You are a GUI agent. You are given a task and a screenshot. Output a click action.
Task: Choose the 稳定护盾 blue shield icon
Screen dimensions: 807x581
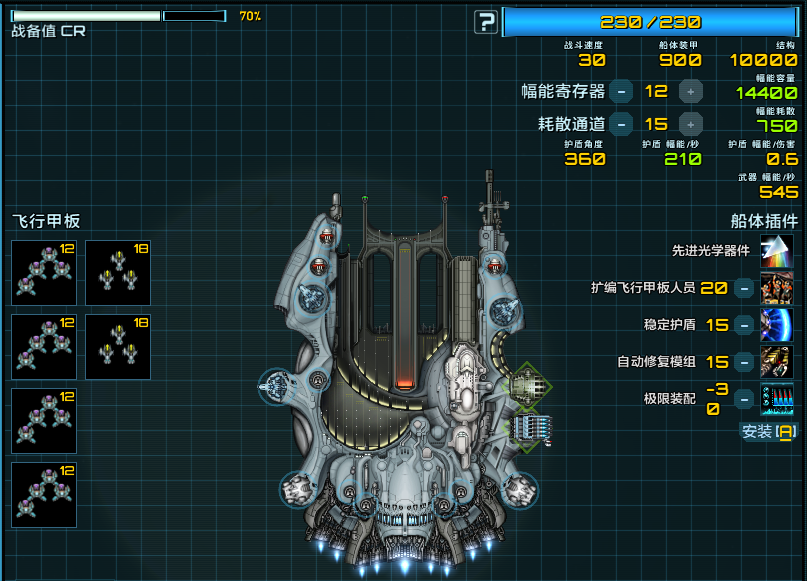(777, 325)
